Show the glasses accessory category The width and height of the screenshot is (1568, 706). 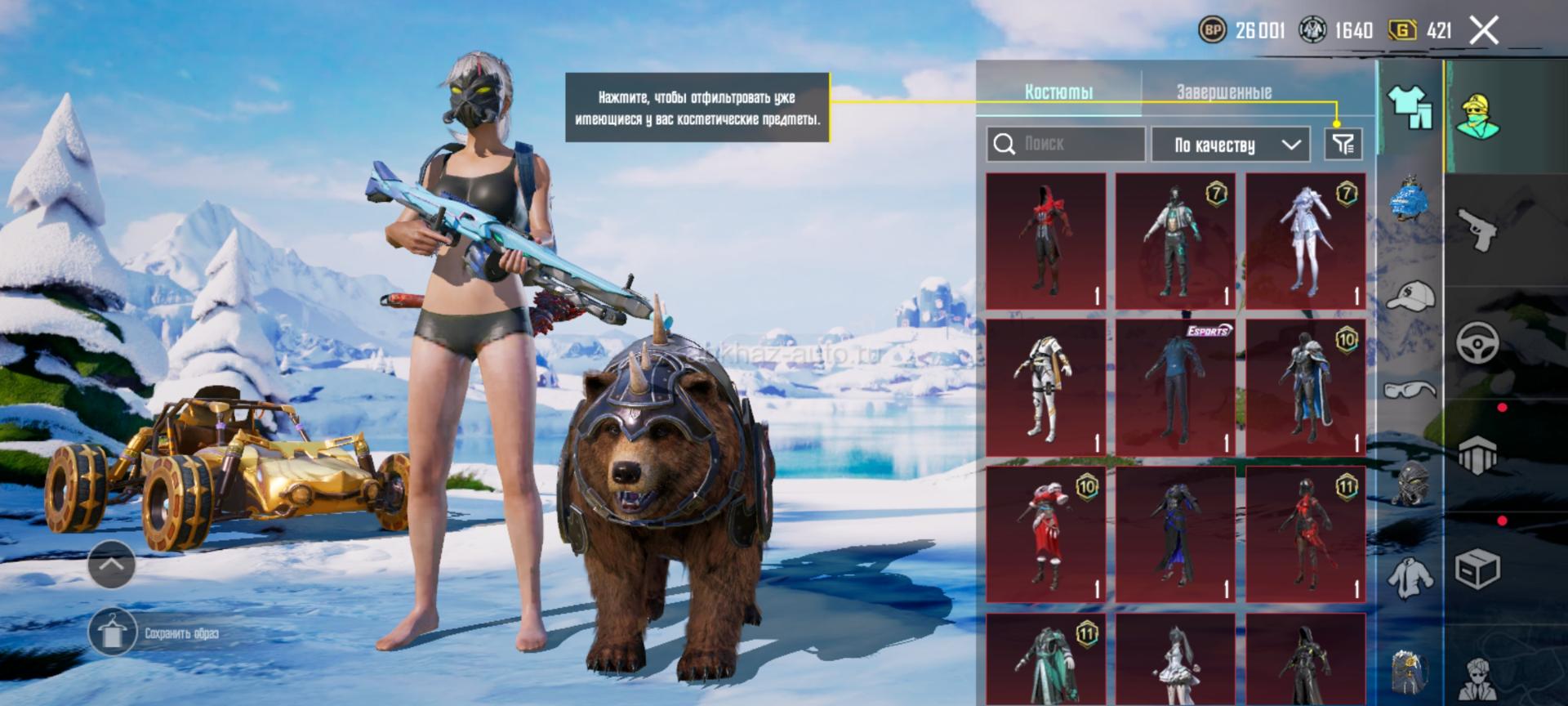pos(1410,389)
